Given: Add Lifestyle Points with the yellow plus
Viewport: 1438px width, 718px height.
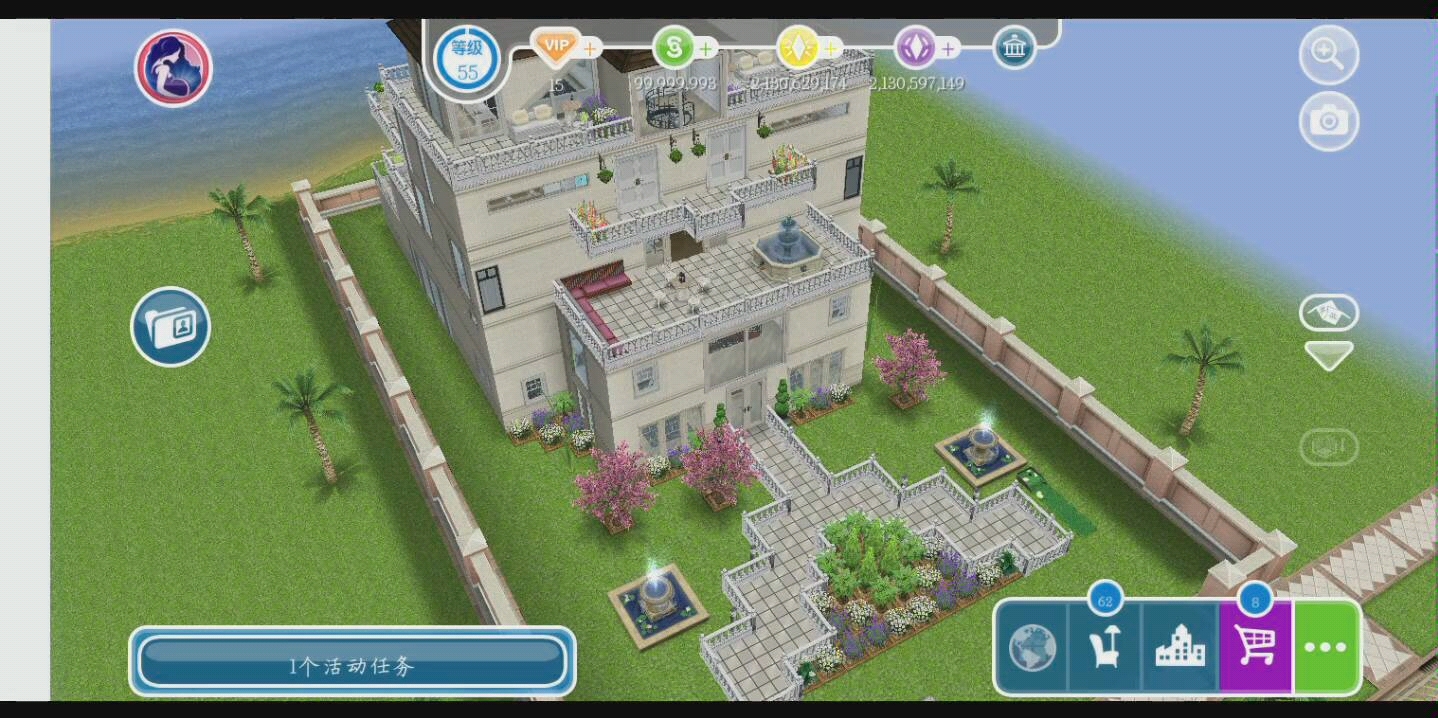Looking at the screenshot, I should tap(830, 48).
